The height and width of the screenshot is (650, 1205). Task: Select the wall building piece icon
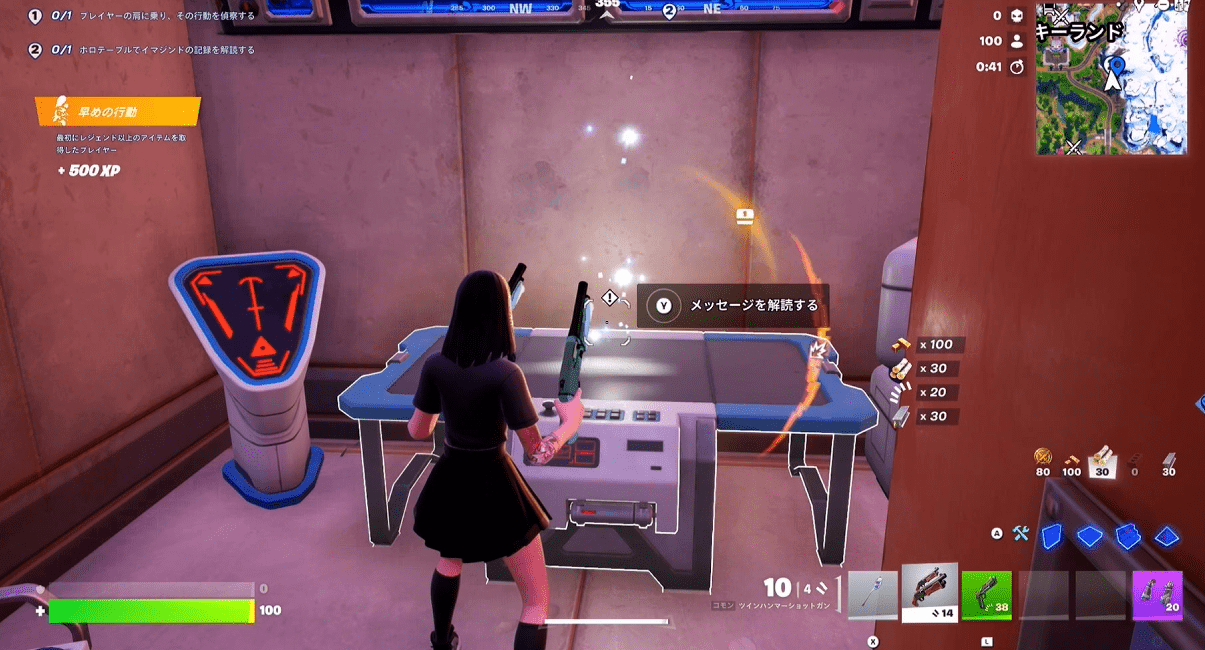click(x=1050, y=536)
